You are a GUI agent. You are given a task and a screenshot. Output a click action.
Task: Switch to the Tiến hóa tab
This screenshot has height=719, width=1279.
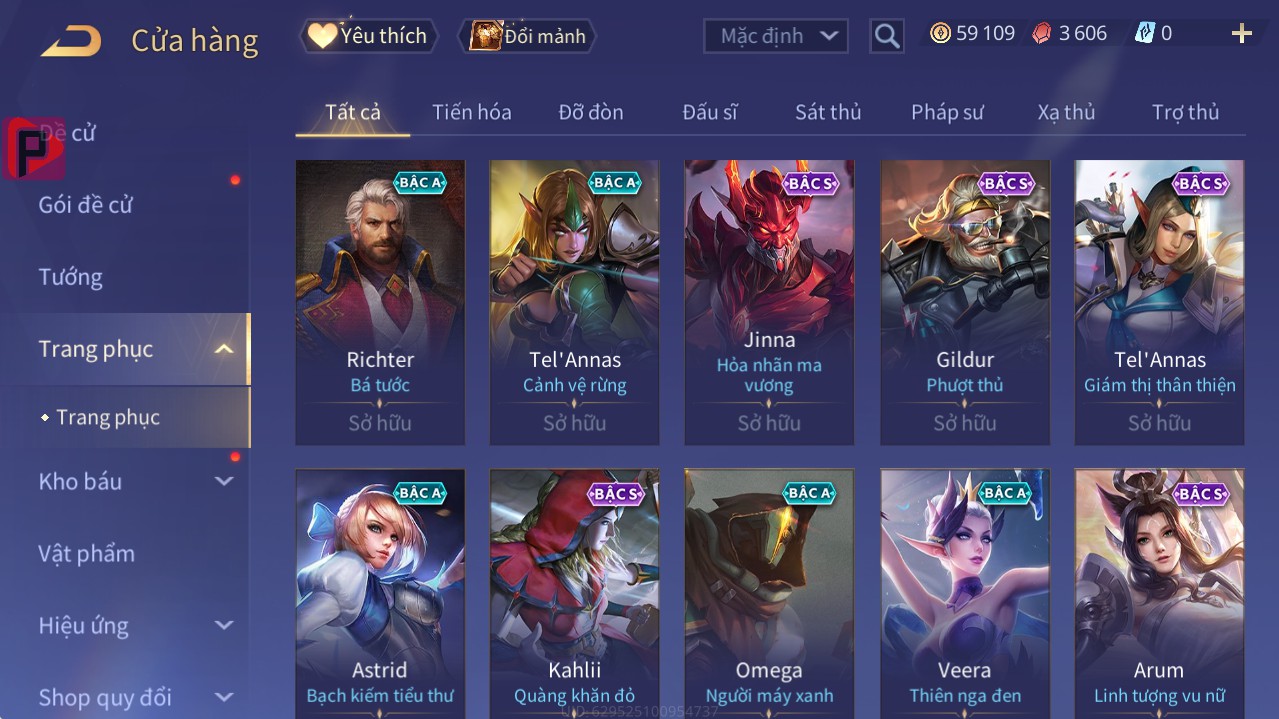click(471, 112)
